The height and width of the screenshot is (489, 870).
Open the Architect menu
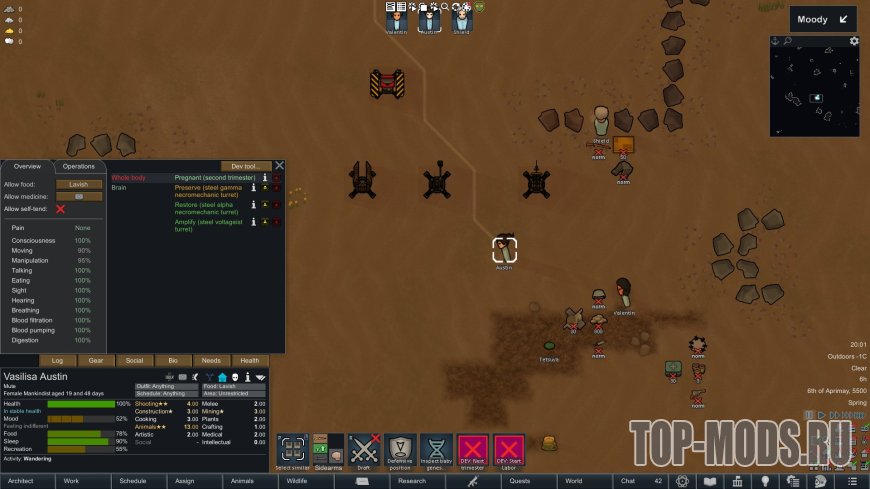[x=21, y=481]
